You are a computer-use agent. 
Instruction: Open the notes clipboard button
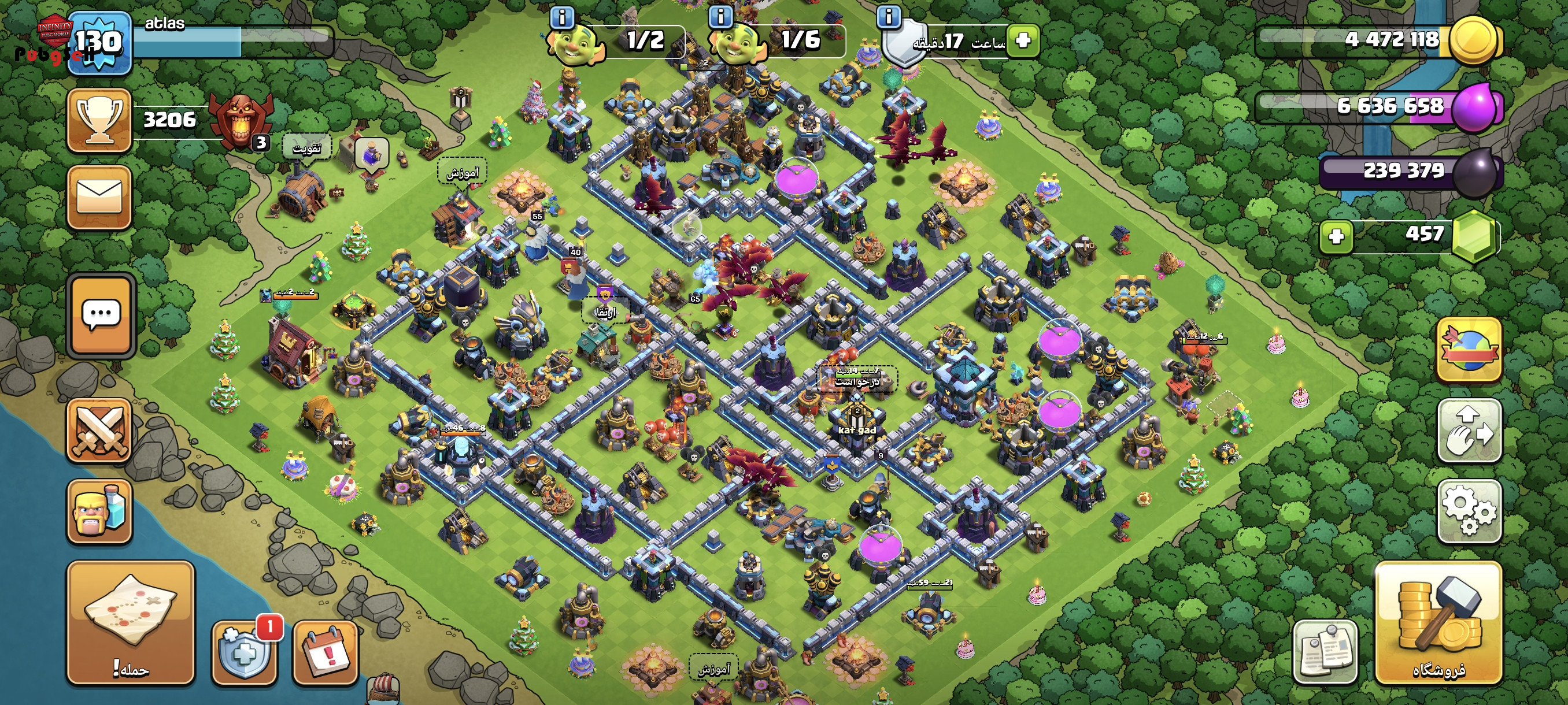coord(1325,652)
